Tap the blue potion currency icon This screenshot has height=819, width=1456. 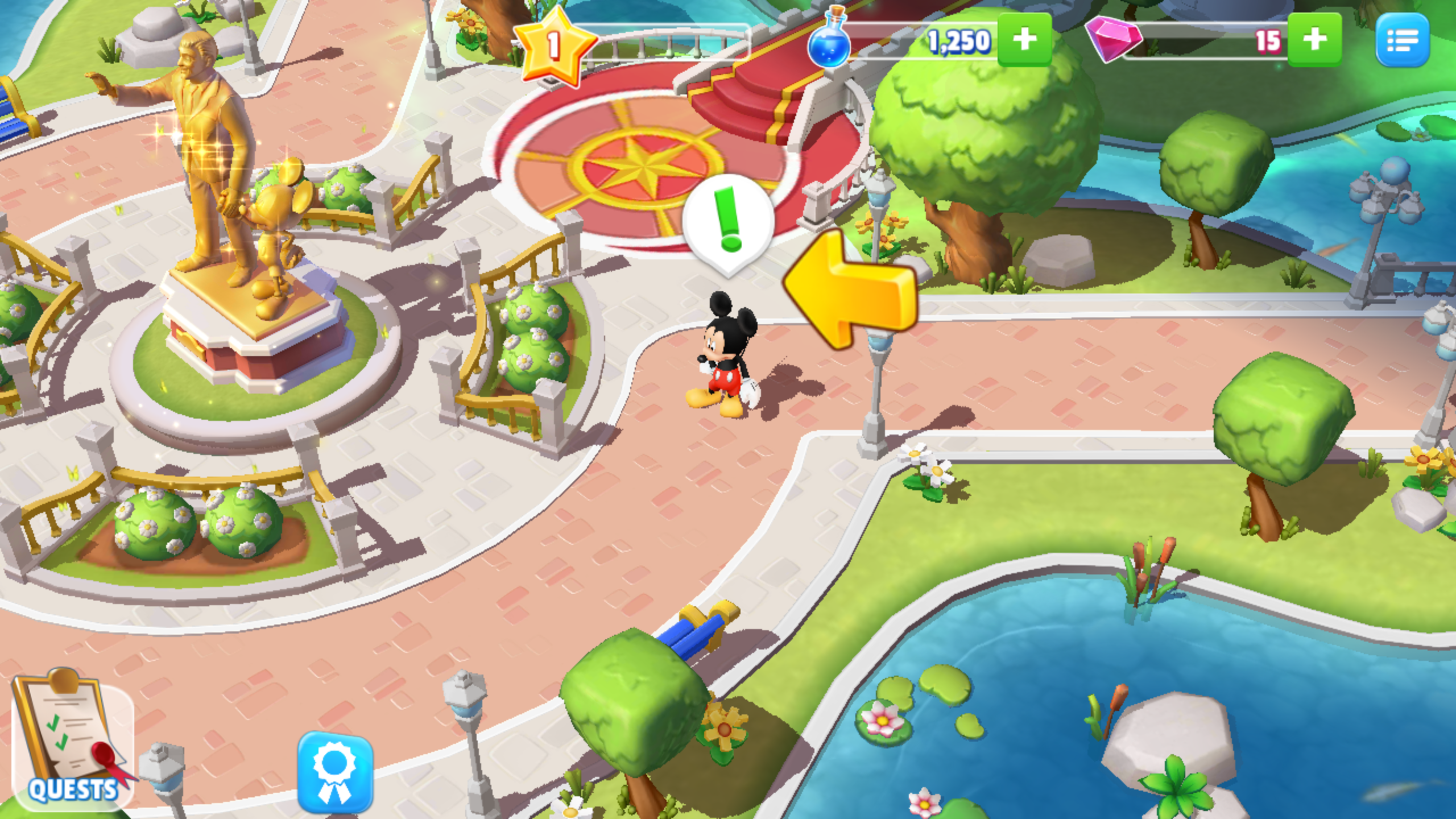(x=830, y=41)
